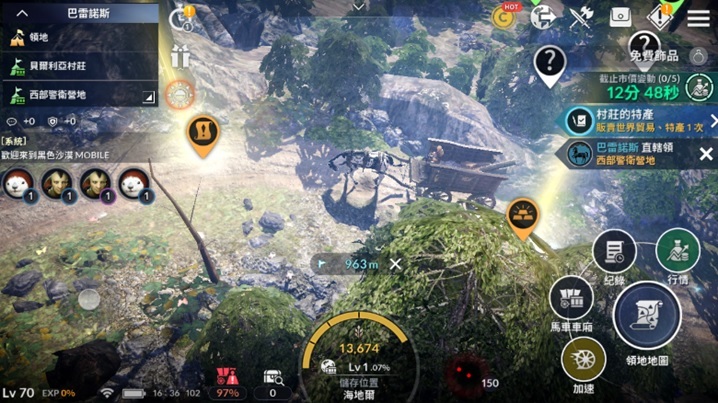Open the crossed sword and axe menu
This screenshot has height=403, width=718.
click(581, 17)
